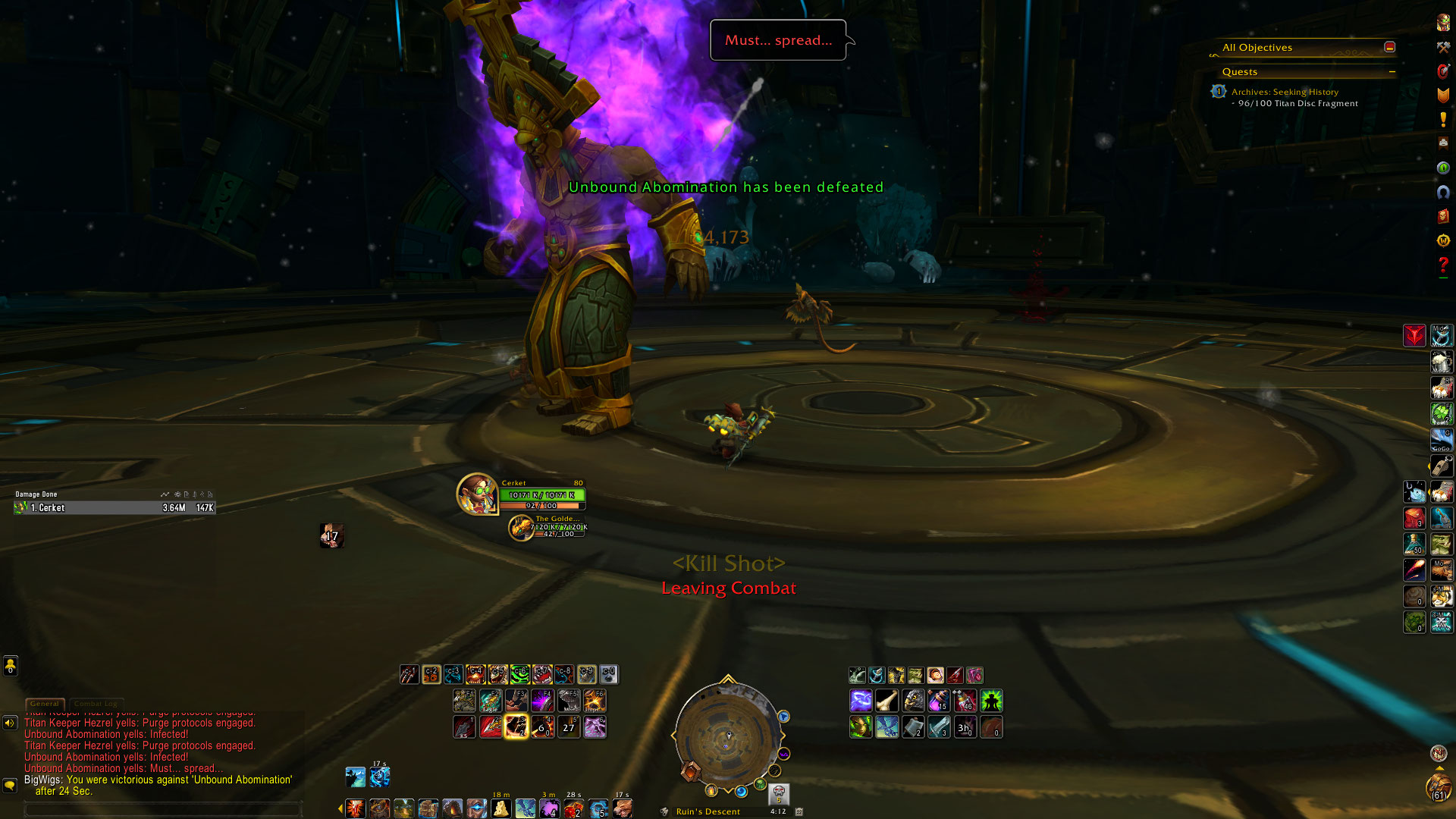Screen dimensions: 1456x819
Task: Use the action slot showing cooldown 27
Action: click(569, 726)
